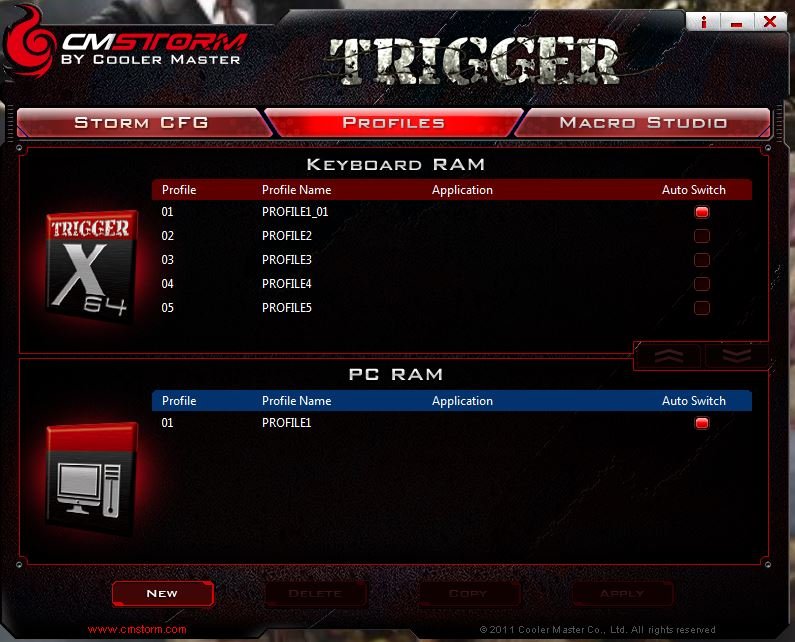This screenshot has width=795, height=642.
Task: Enable Auto Switch for PROFILE3
Action: (x=702, y=260)
